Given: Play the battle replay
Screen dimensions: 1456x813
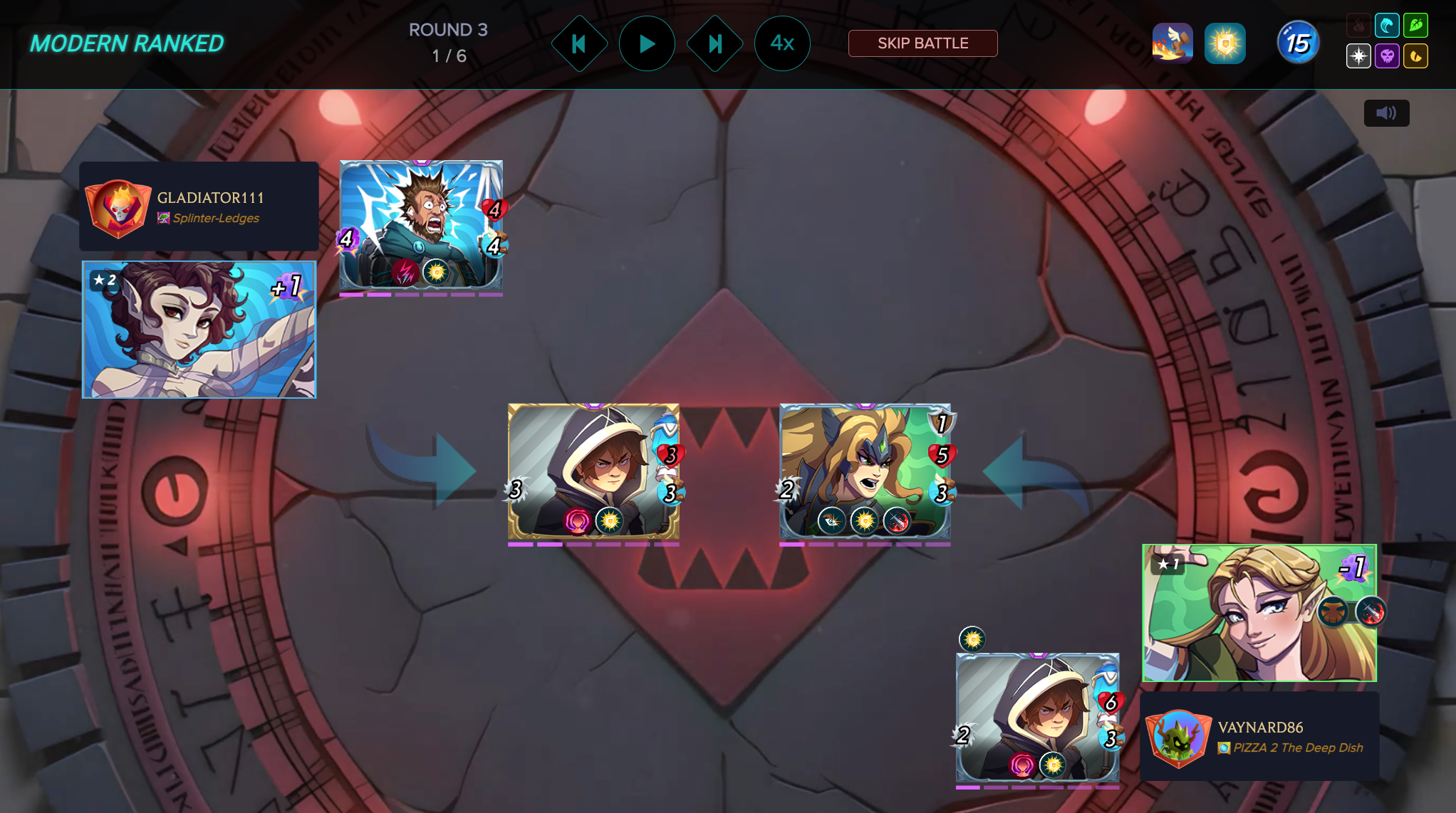Looking at the screenshot, I should 647,44.
